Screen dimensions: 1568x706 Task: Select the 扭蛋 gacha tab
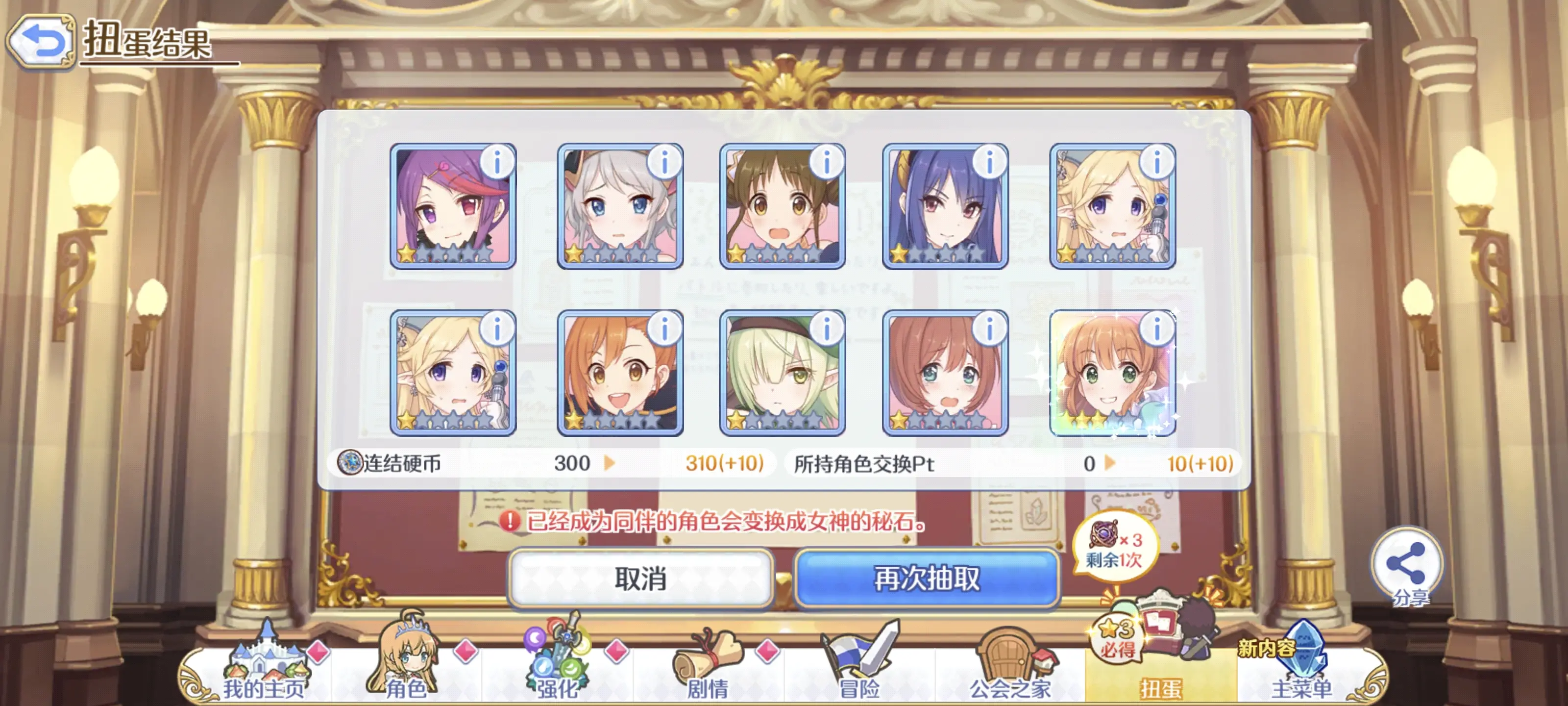point(1160,670)
